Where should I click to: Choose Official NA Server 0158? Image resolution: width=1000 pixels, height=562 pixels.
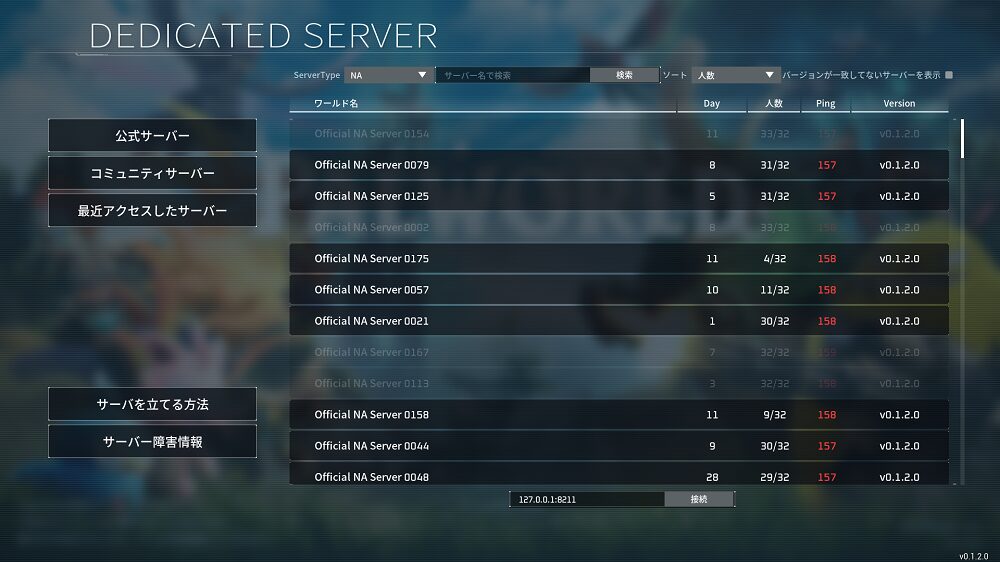[618, 415]
